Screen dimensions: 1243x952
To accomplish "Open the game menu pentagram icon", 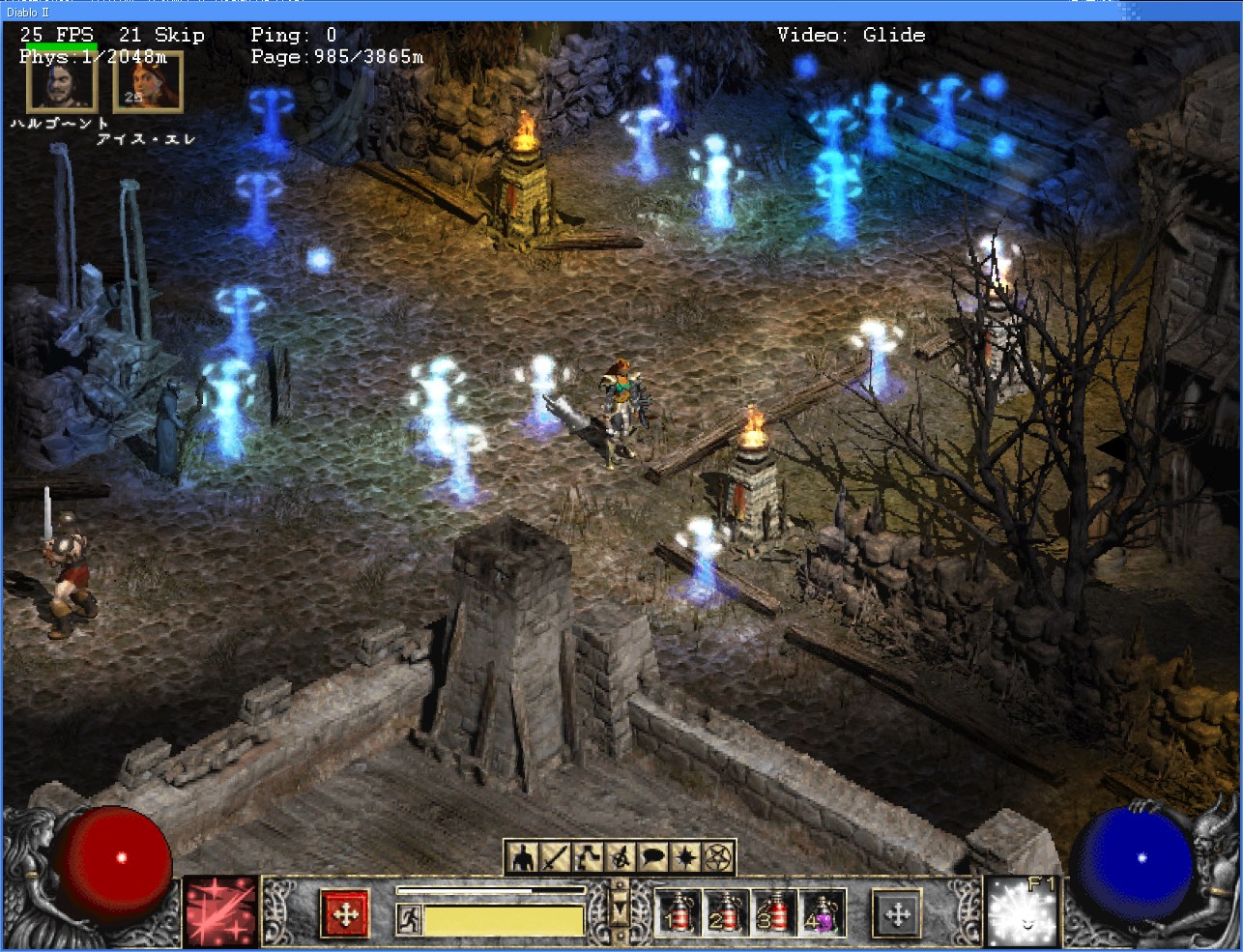I will [719, 857].
